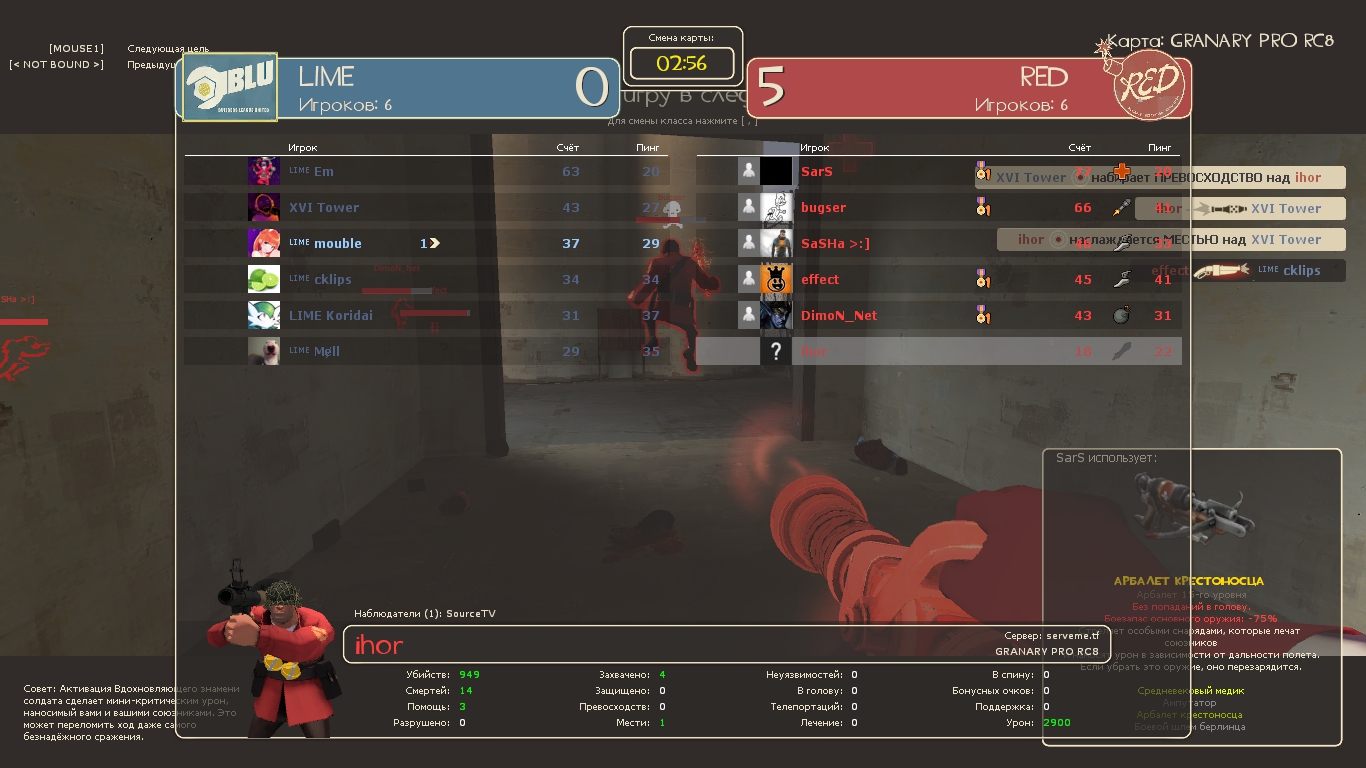Choose player cklips with the lime avatar
Image resolution: width=1366 pixels, height=768 pixels.
[333, 279]
